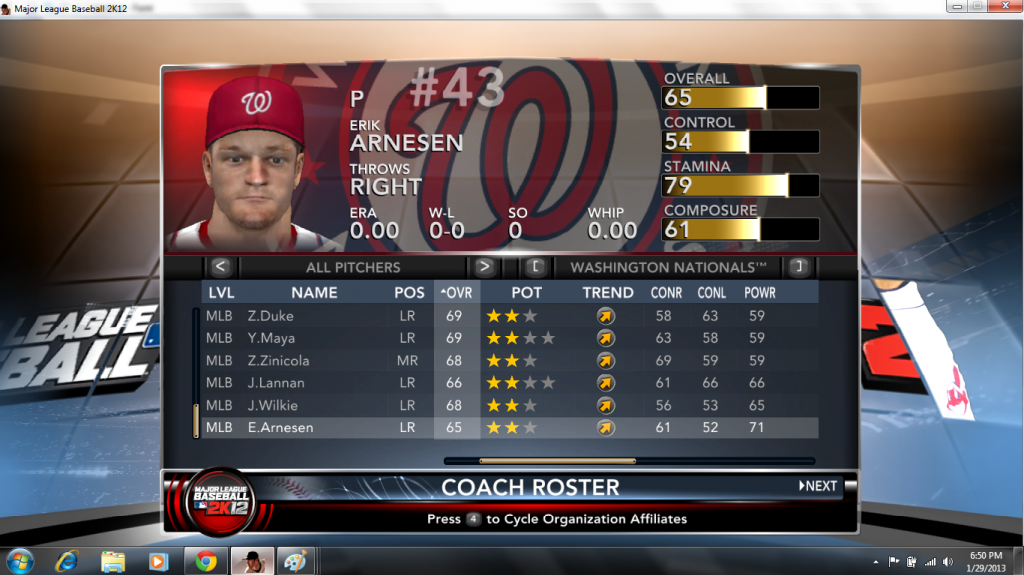1024x575 pixels.
Task: Advance pitcher filter with right arrow
Action: (x=484, y=267)
